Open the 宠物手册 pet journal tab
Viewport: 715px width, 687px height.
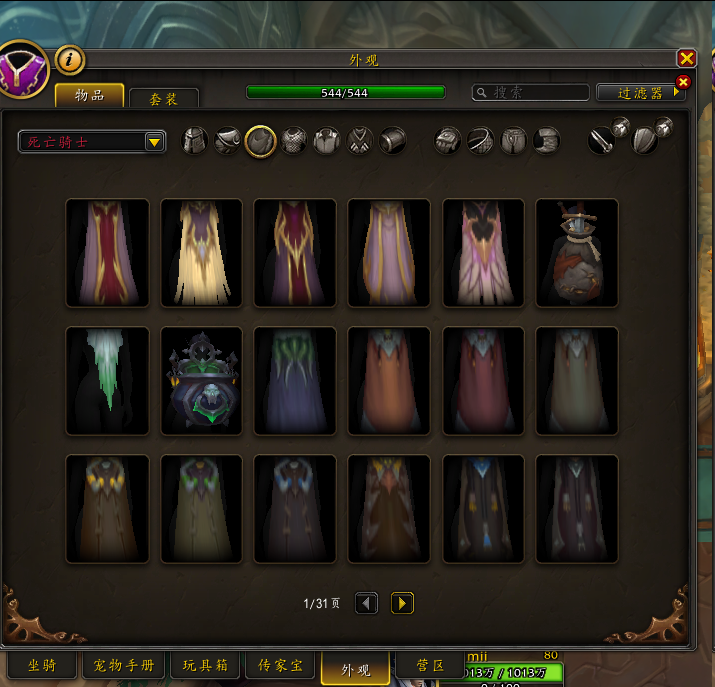[x=124, y=665]
